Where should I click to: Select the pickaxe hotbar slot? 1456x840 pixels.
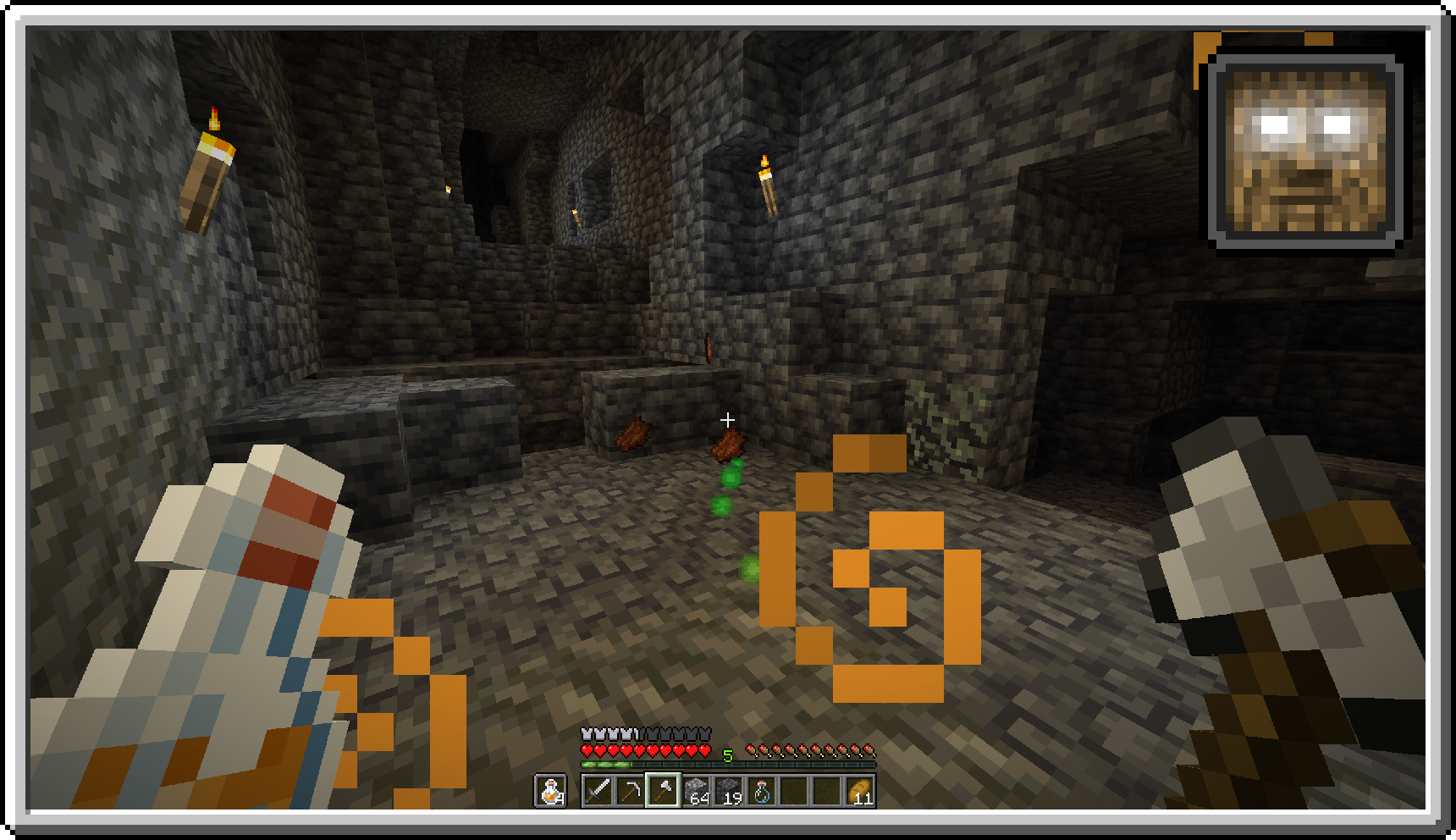point(630,791)
